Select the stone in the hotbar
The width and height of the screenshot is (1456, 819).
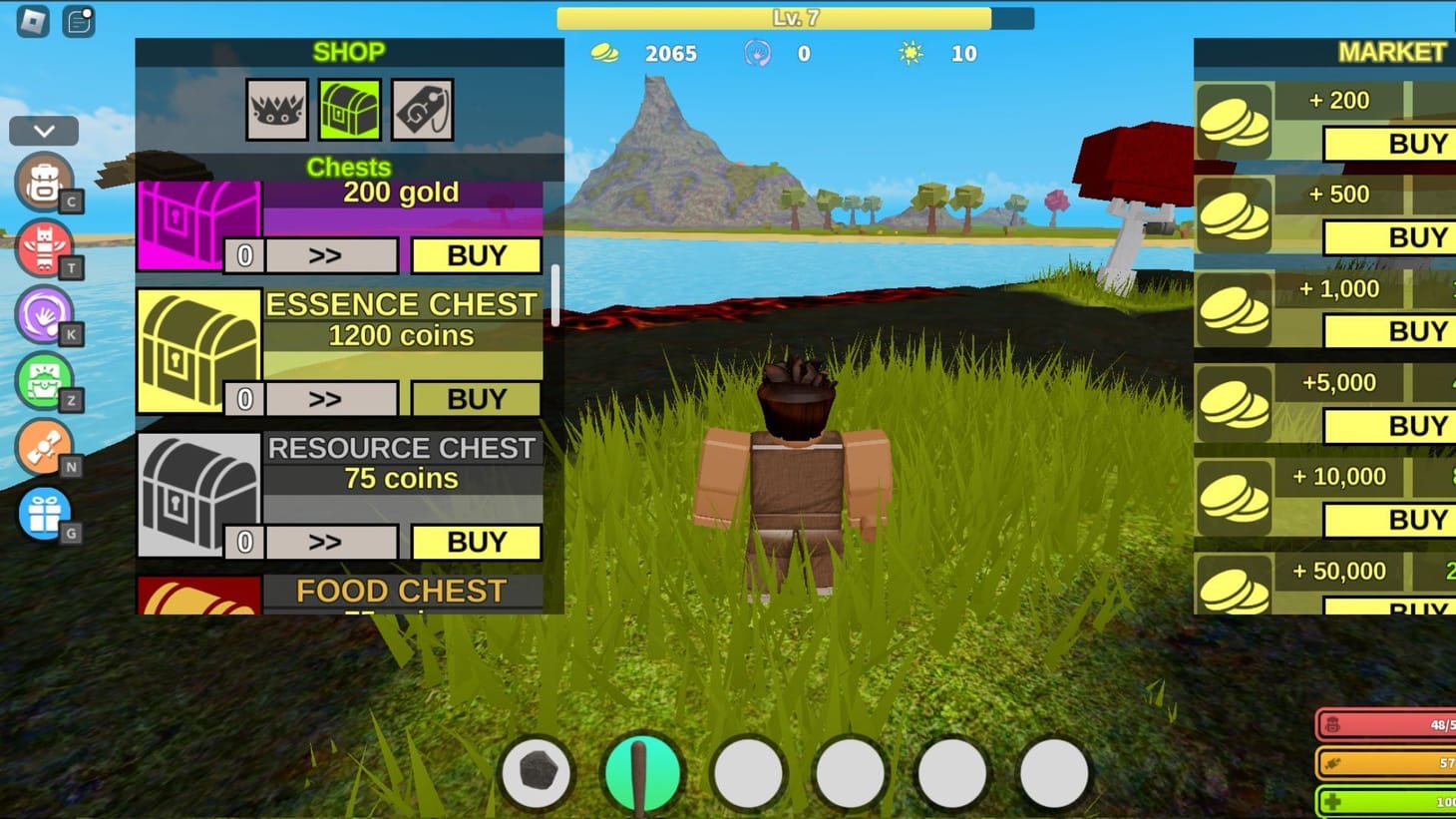(x=536, y=768)
